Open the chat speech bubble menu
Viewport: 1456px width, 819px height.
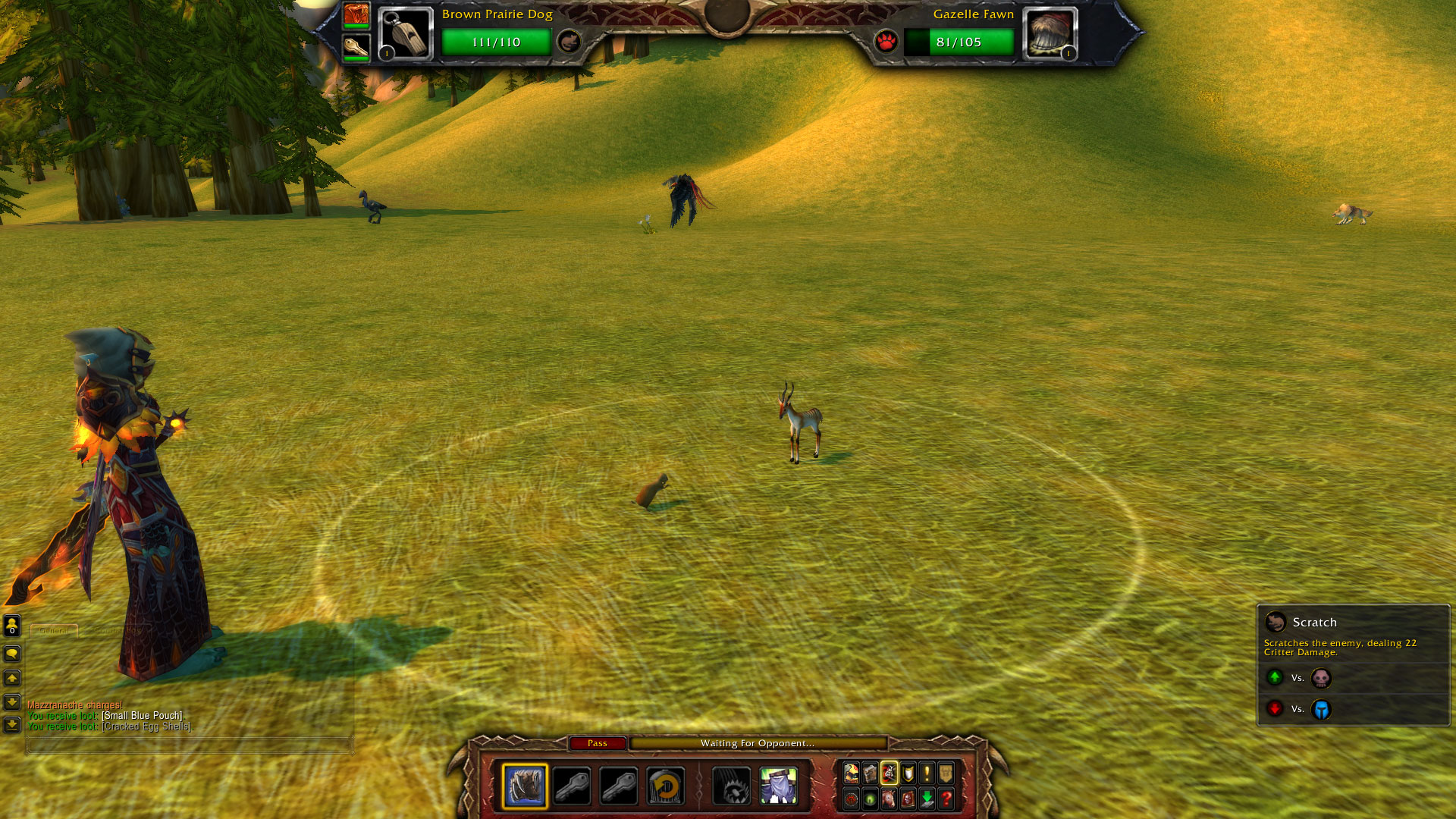point(12,654)
